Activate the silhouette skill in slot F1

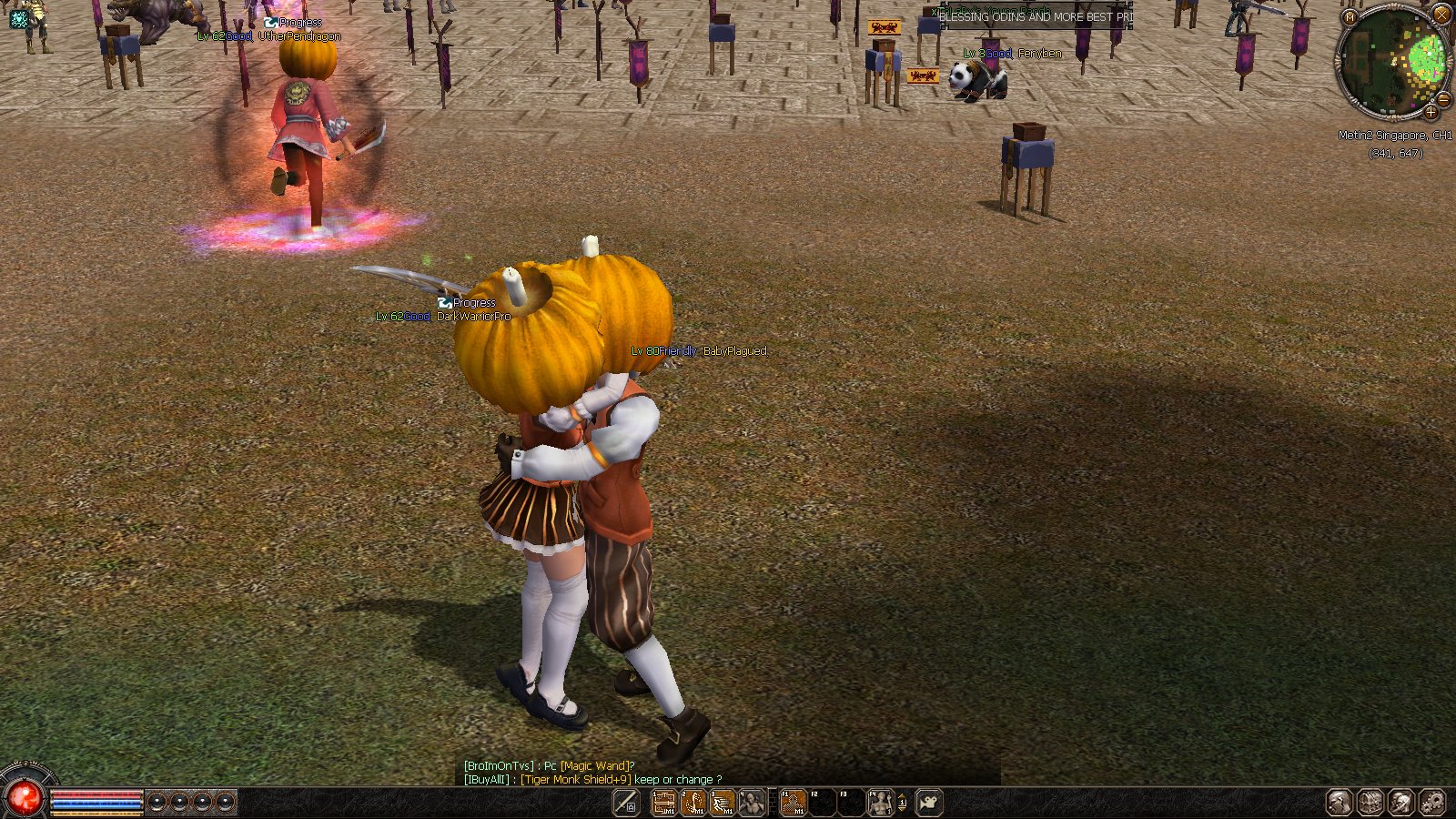(793, 803)
